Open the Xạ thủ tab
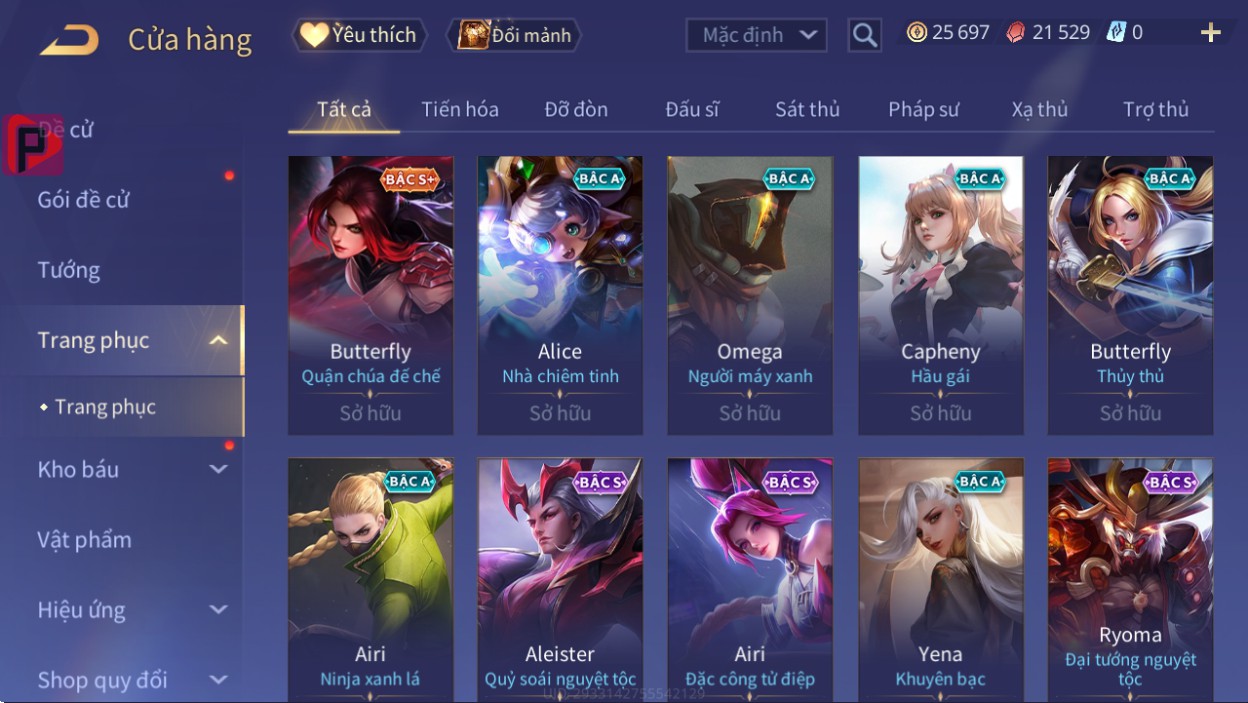 1039,109
